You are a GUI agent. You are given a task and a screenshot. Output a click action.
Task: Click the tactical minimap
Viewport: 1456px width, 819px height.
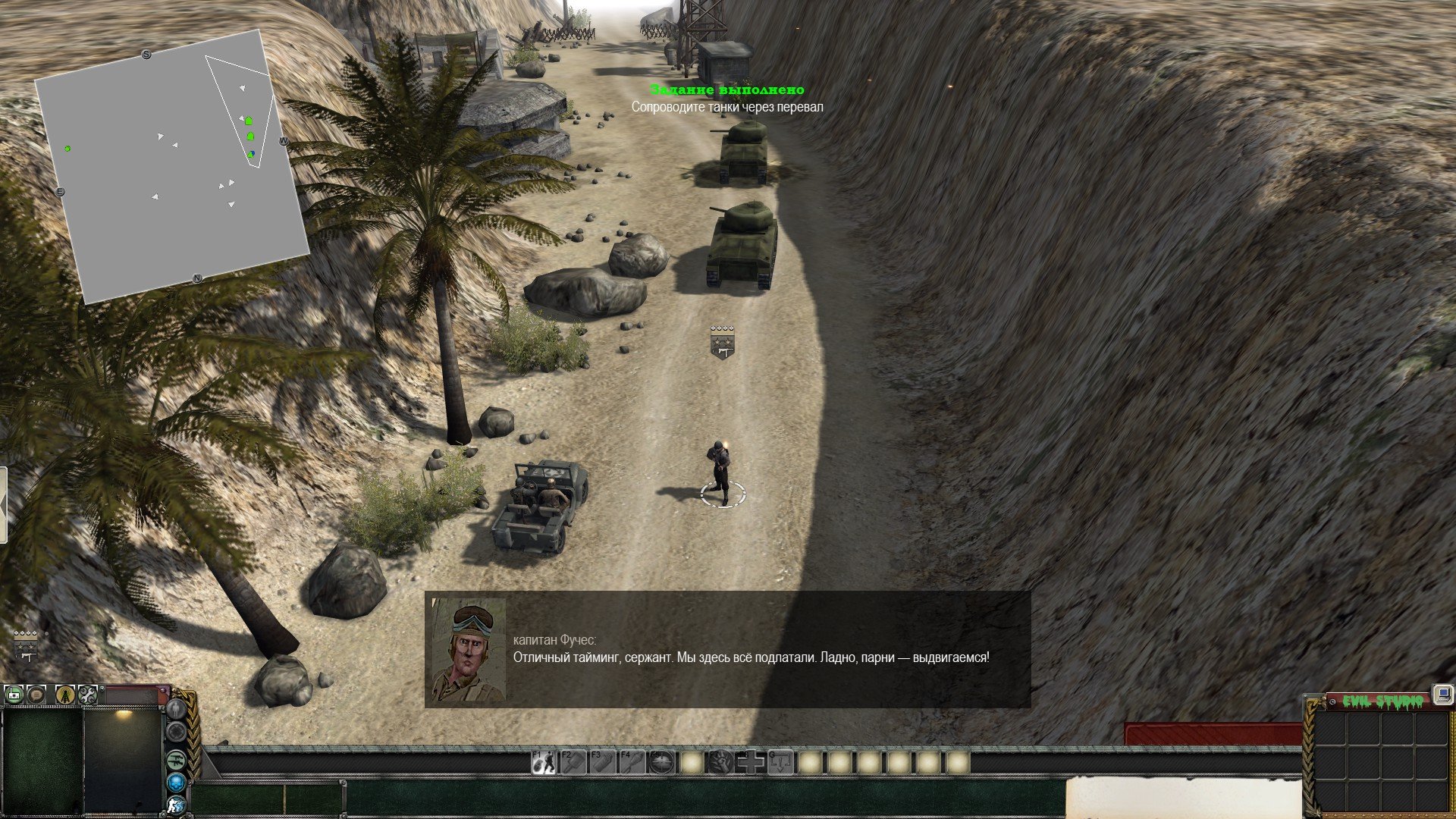click(x=171, y=167)
